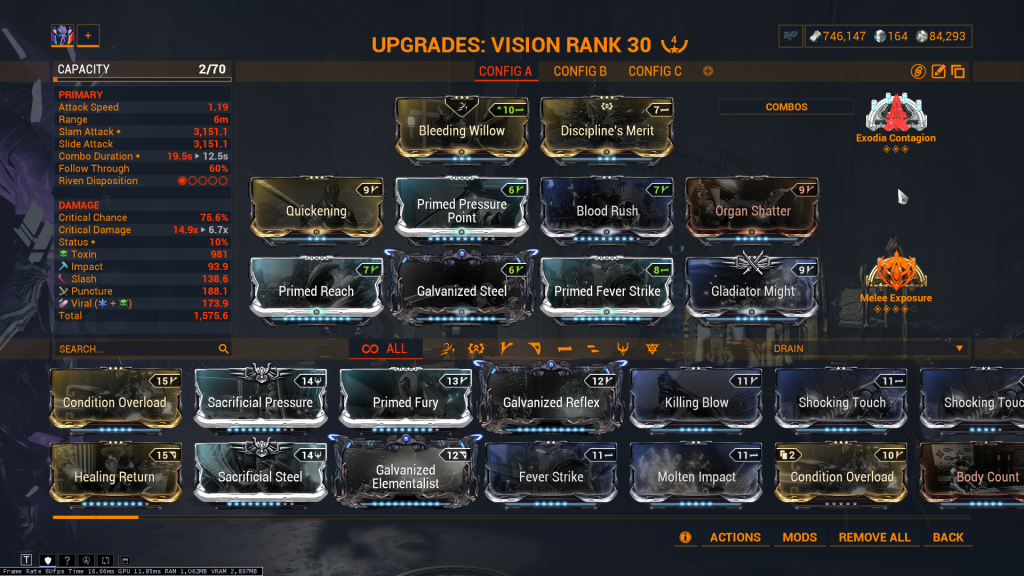This screenshot has height=576, width=1024.
Task: Open the Melee Exposure arcane slot
Action: pos(896,276)
